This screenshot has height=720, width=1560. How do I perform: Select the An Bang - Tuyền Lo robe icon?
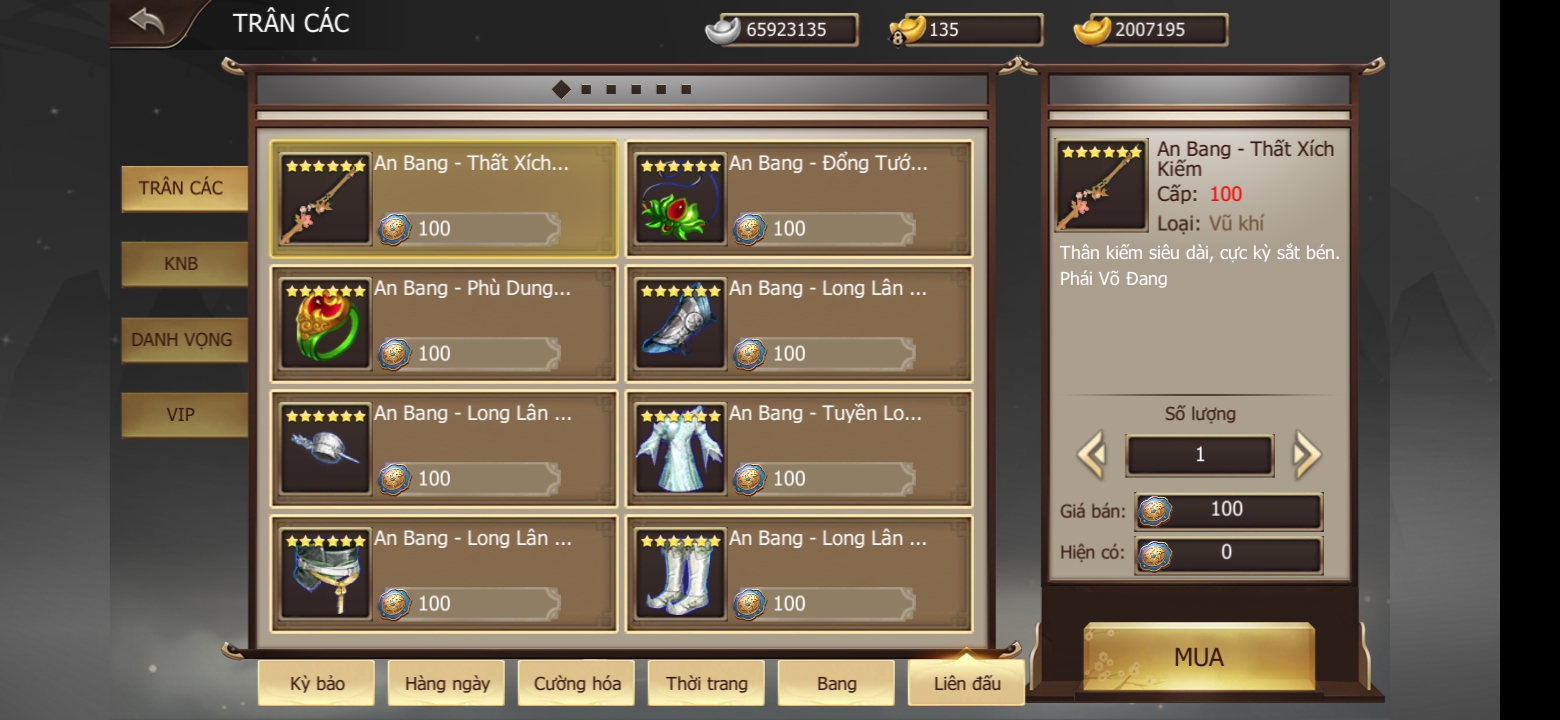[679, 450]
